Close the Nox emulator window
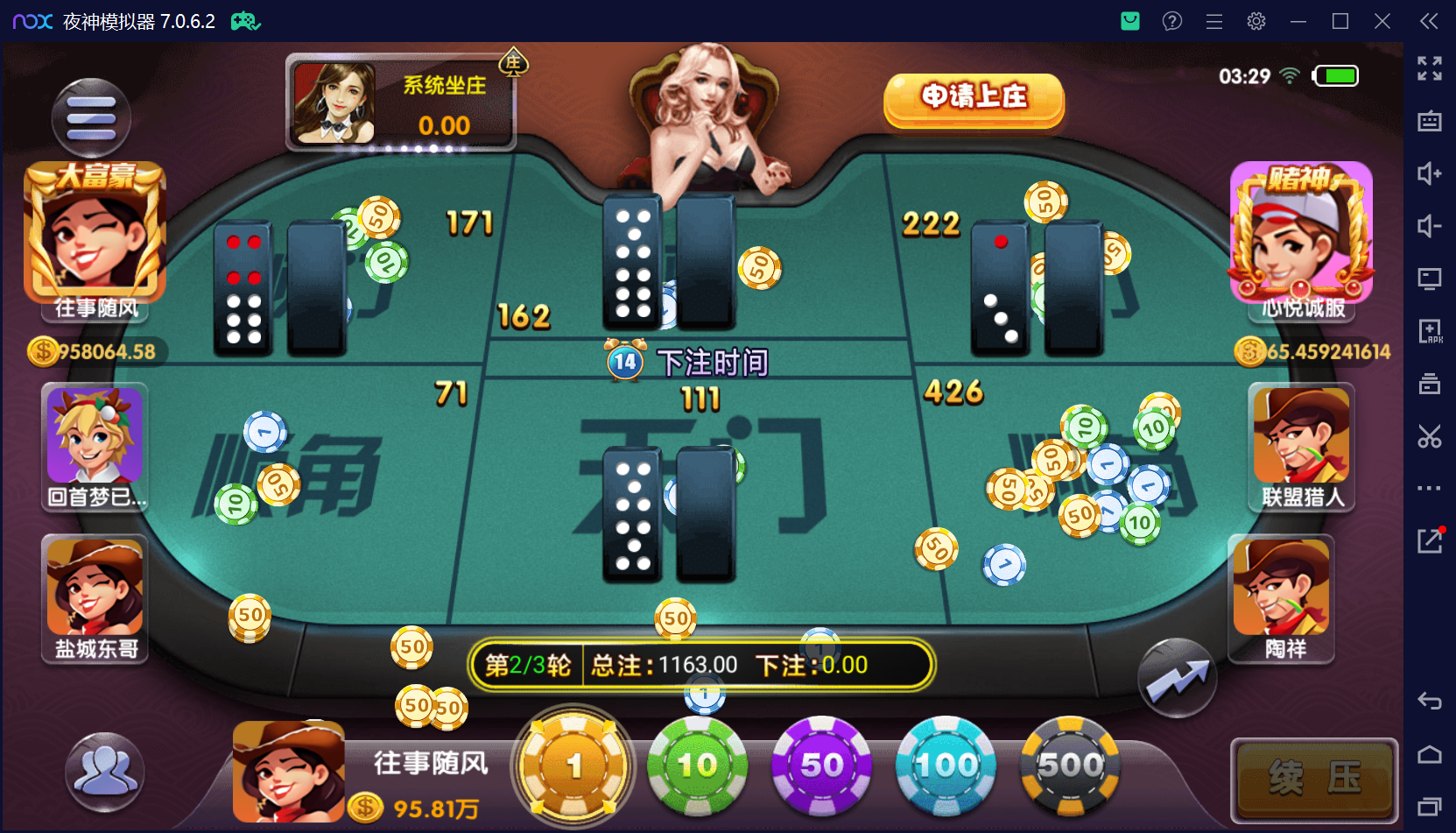The height and width of the screenshot is (833, 1456). tap(1382, 21)
